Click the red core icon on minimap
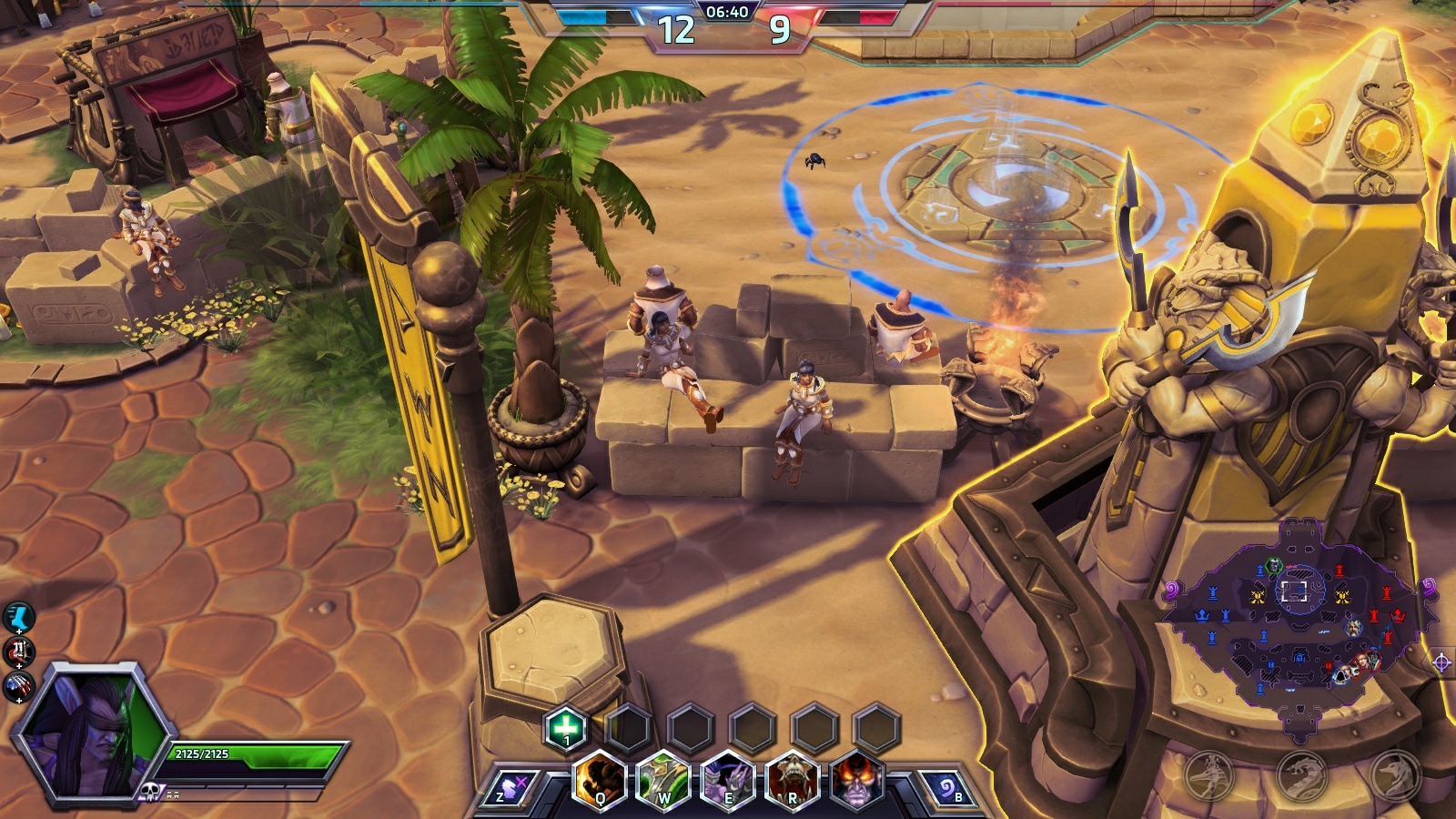The height and width of the screenshot is (819, 1456). [1397, 615]
